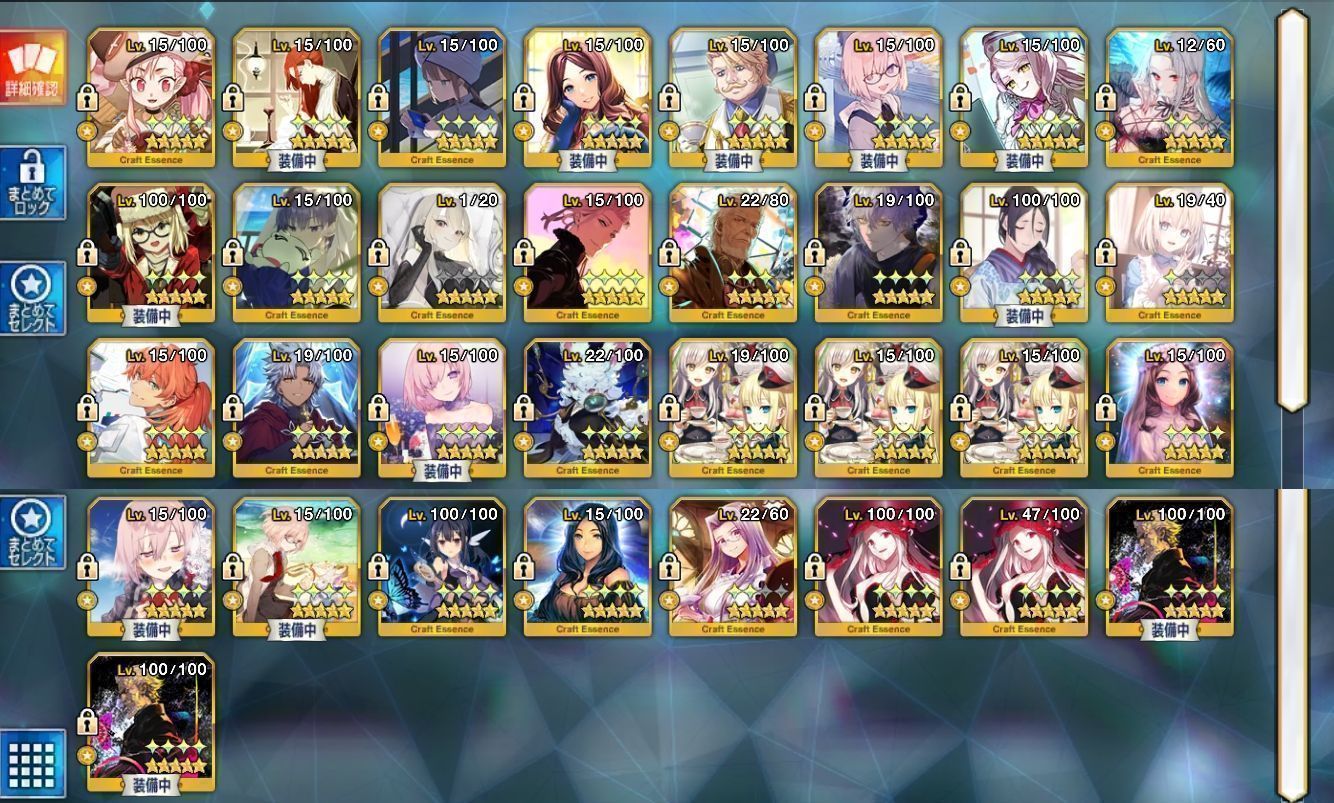This screenshot has height=803, width=1334.
Task: Pick the mustached blond man craft essence
Action: tap(733, 97)
